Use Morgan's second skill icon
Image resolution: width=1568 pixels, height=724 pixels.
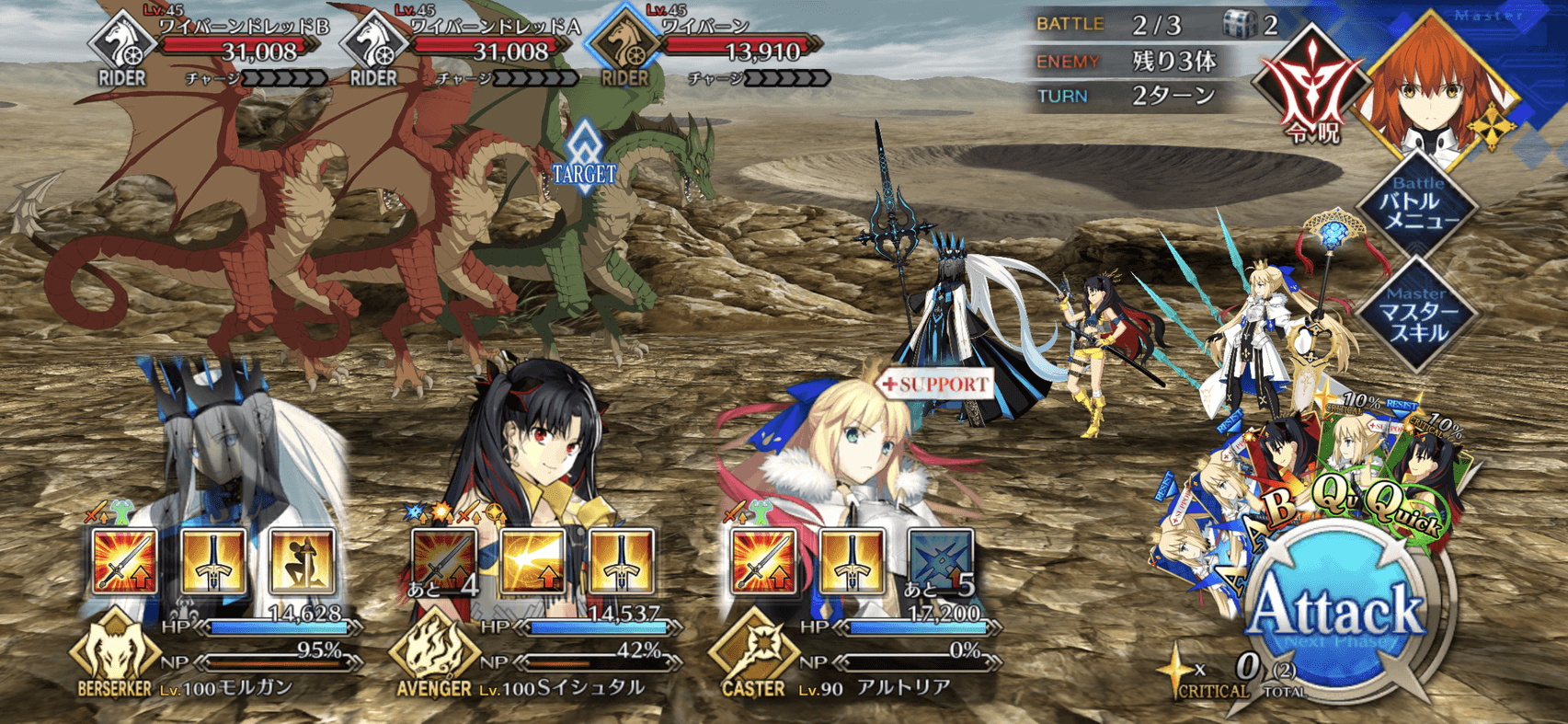coord(213,560)
